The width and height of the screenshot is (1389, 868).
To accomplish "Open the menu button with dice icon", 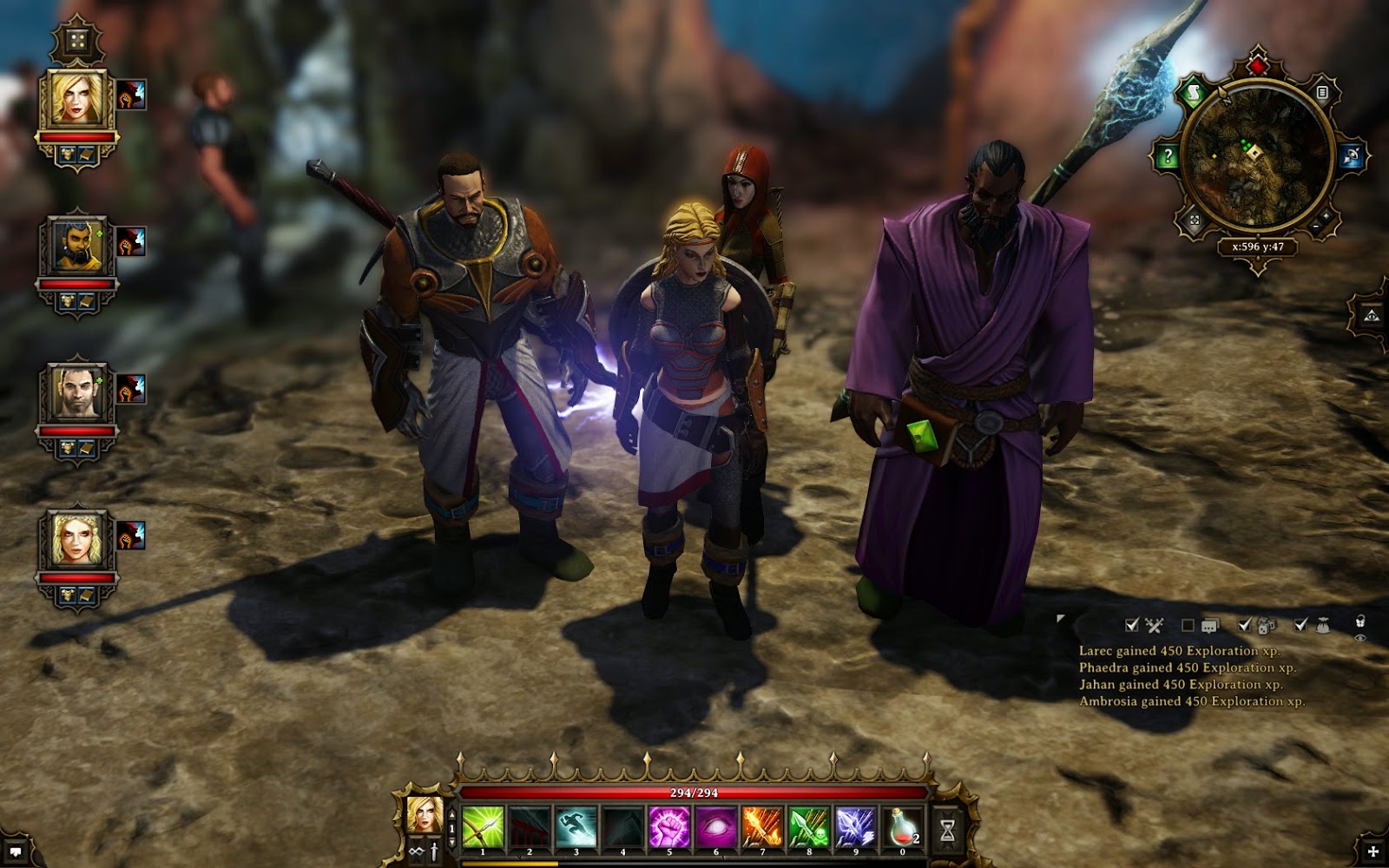I will tap(76, 42).
